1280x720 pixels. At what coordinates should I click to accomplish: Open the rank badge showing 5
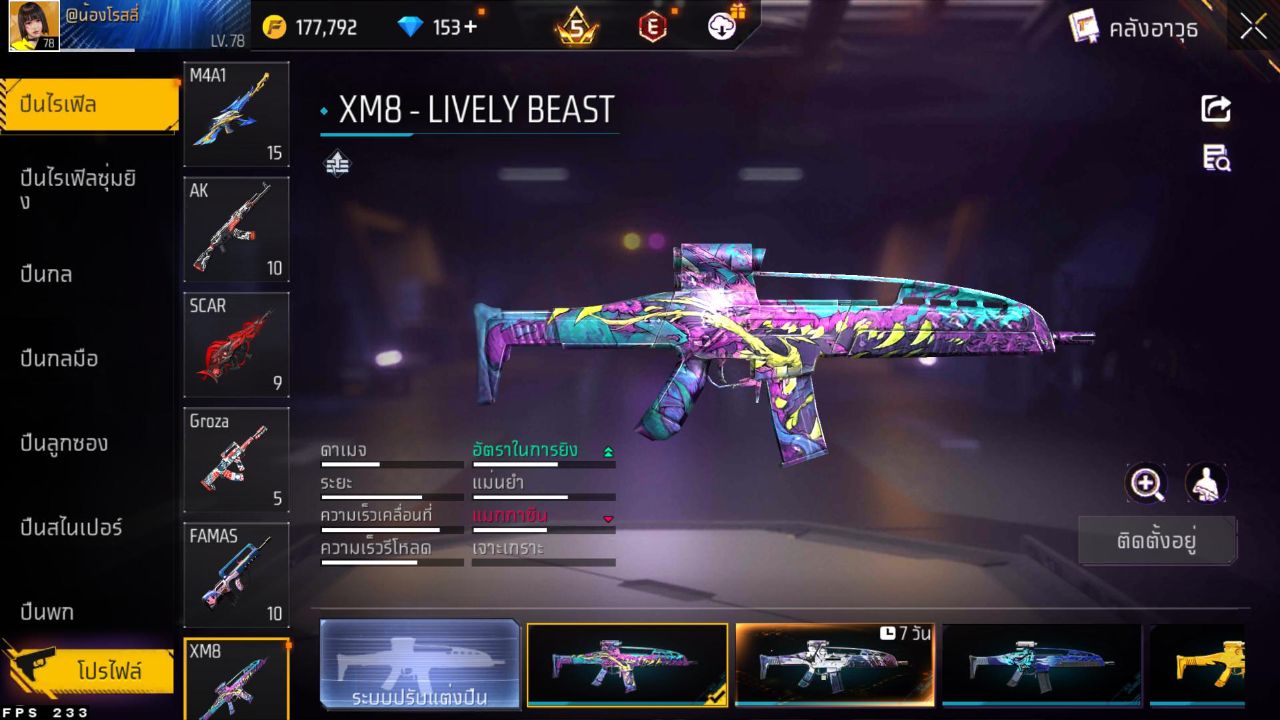(x=576, y=27)
